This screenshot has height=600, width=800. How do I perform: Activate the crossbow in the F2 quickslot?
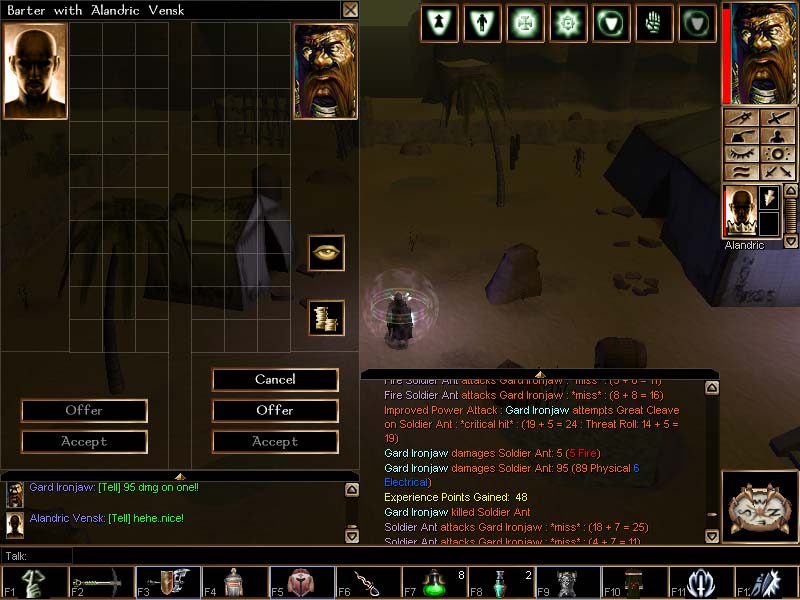click(100, 582)
